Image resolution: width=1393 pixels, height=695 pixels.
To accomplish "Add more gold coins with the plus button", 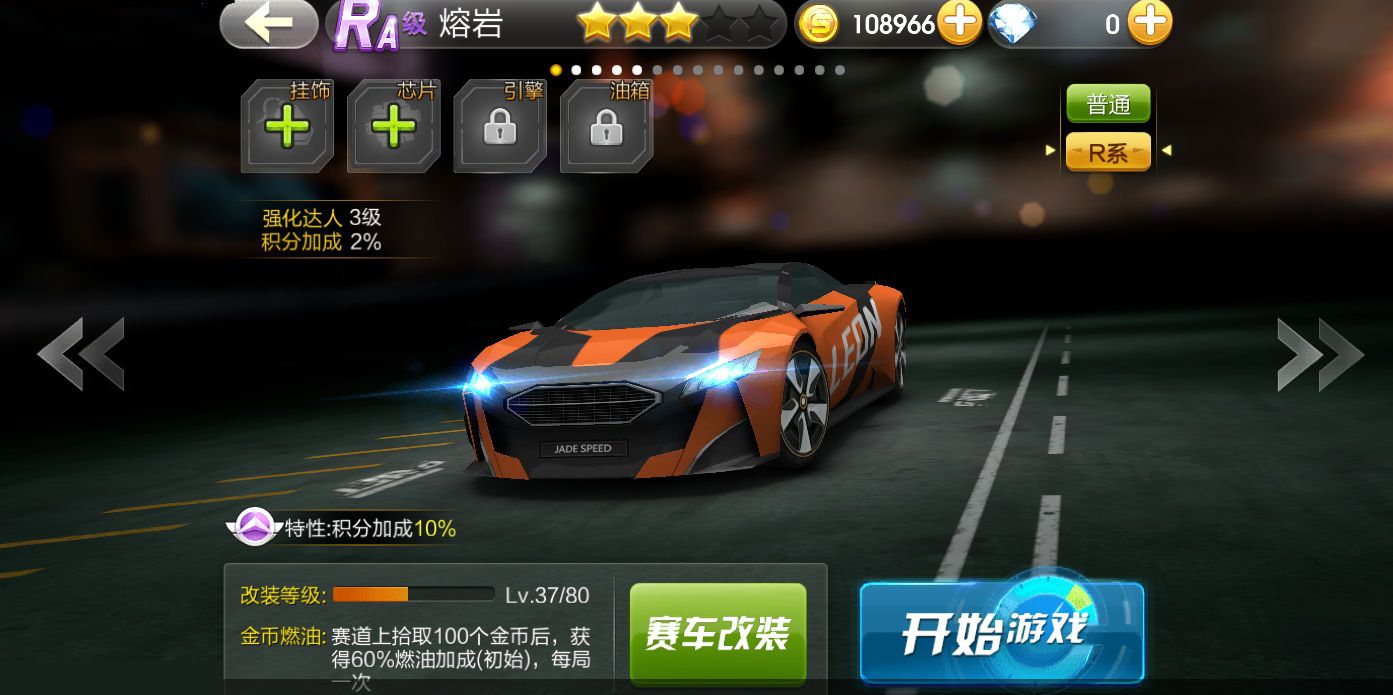I will click(x=959, y=24).
